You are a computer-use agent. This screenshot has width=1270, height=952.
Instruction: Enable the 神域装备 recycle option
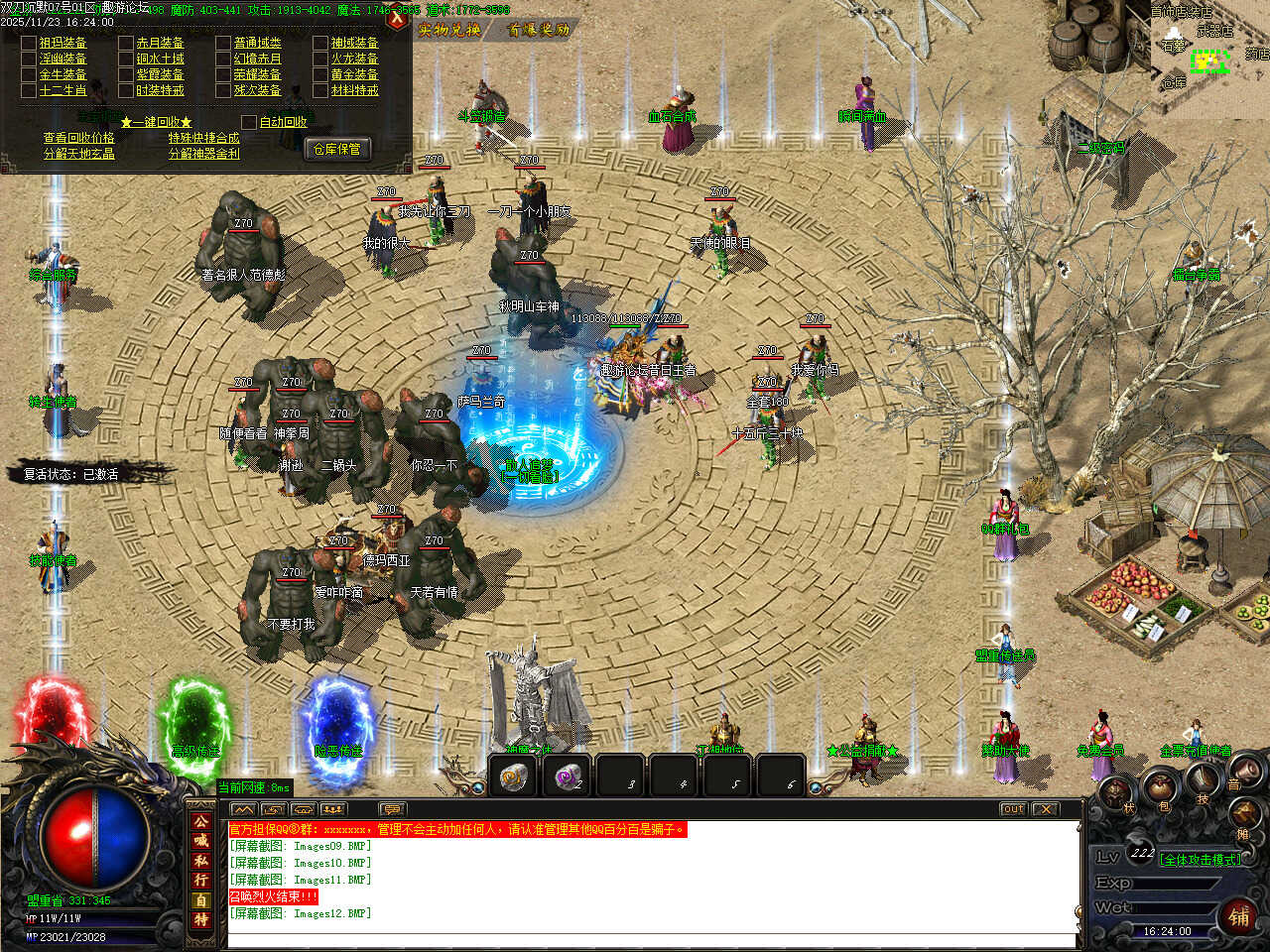(320, 43)
